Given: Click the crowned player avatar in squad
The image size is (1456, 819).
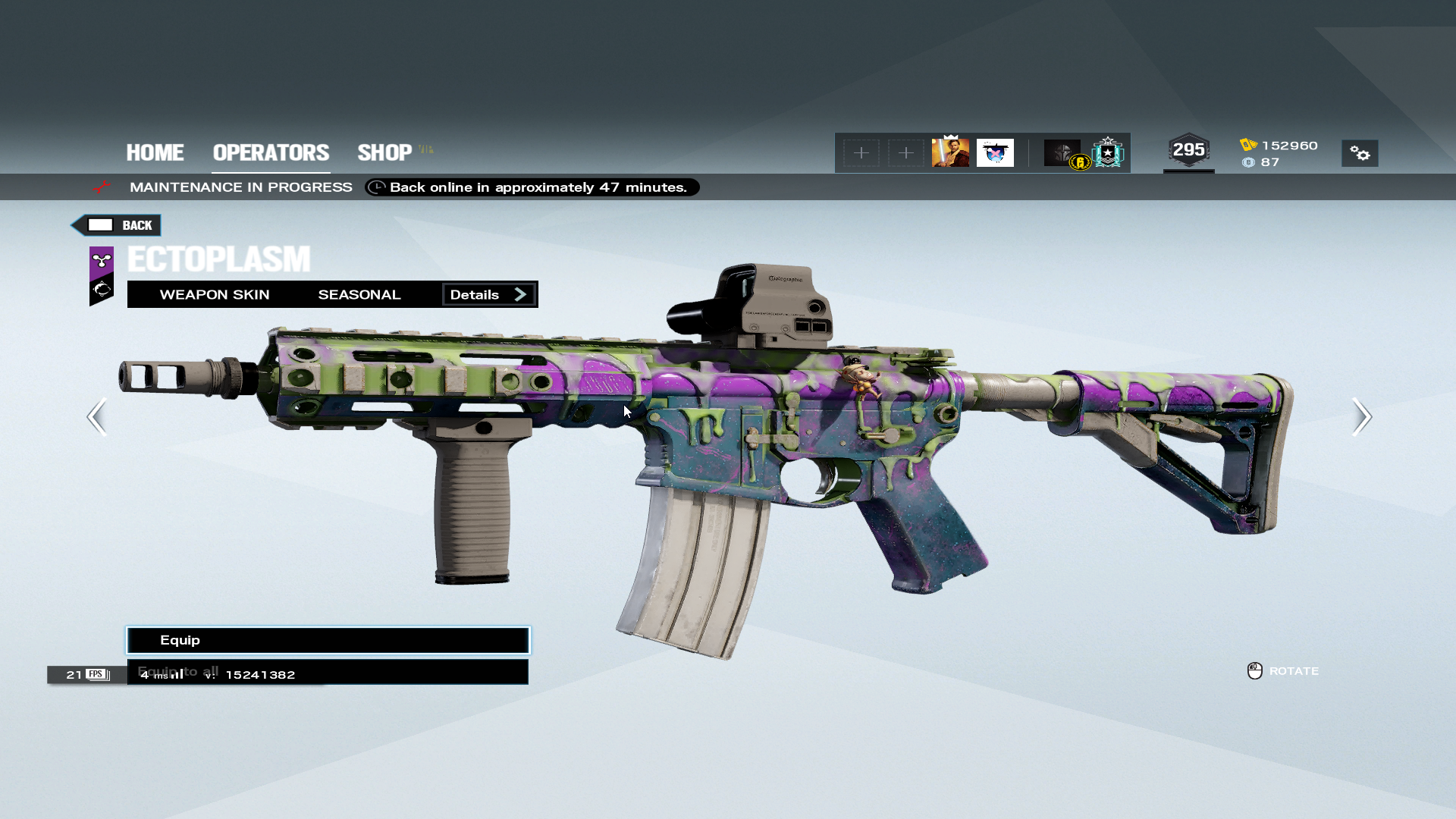Looking at the screenshot, I should [x=950, y=152].
